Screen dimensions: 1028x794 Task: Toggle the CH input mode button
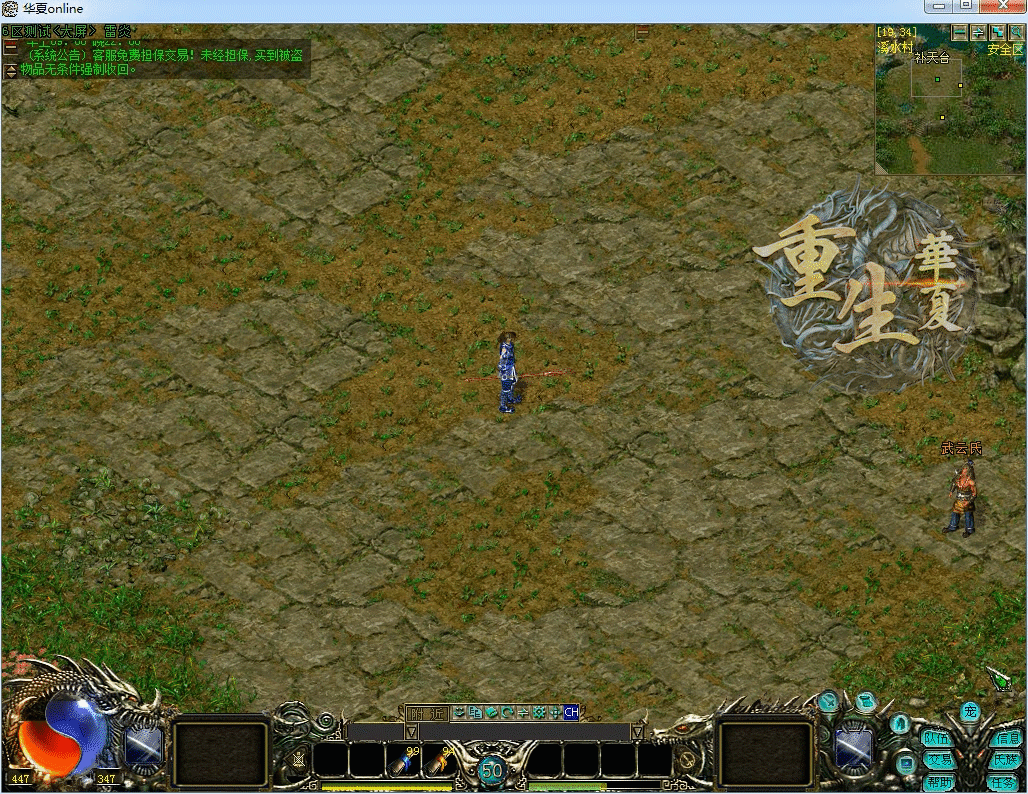571,713
